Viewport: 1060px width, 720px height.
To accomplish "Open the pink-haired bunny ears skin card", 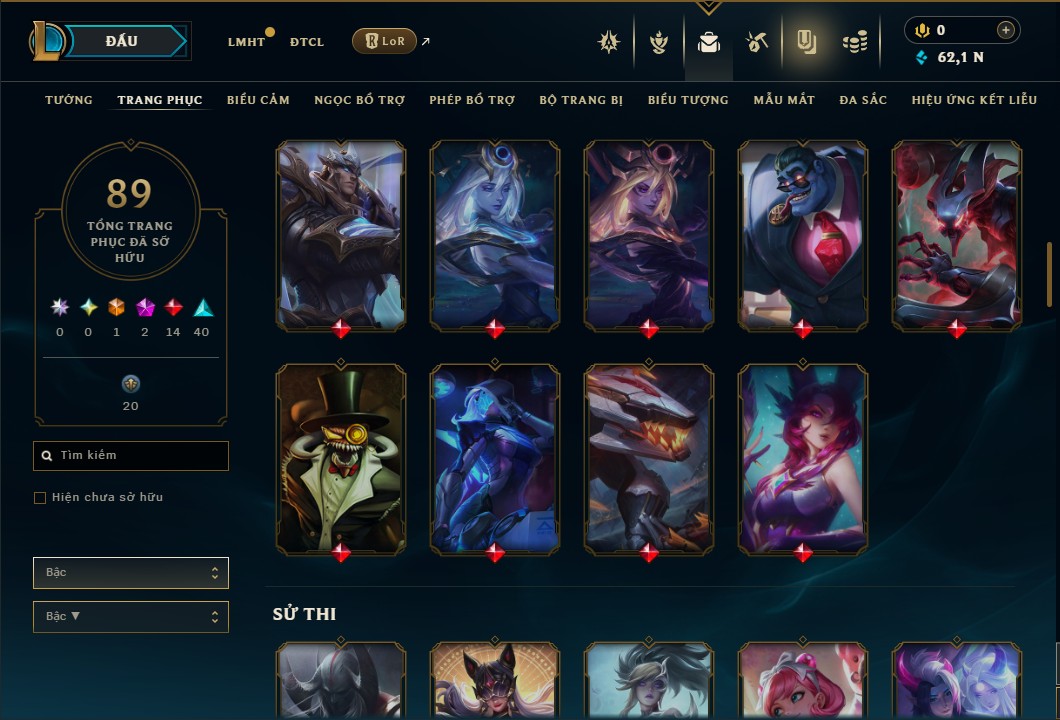I will coord(803,458).
